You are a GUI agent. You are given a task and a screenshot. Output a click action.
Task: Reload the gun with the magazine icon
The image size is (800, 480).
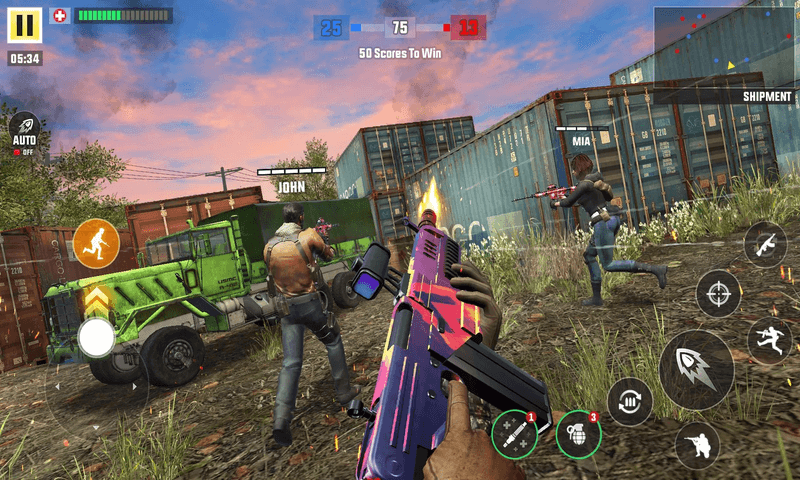click(x=630, y=401)
